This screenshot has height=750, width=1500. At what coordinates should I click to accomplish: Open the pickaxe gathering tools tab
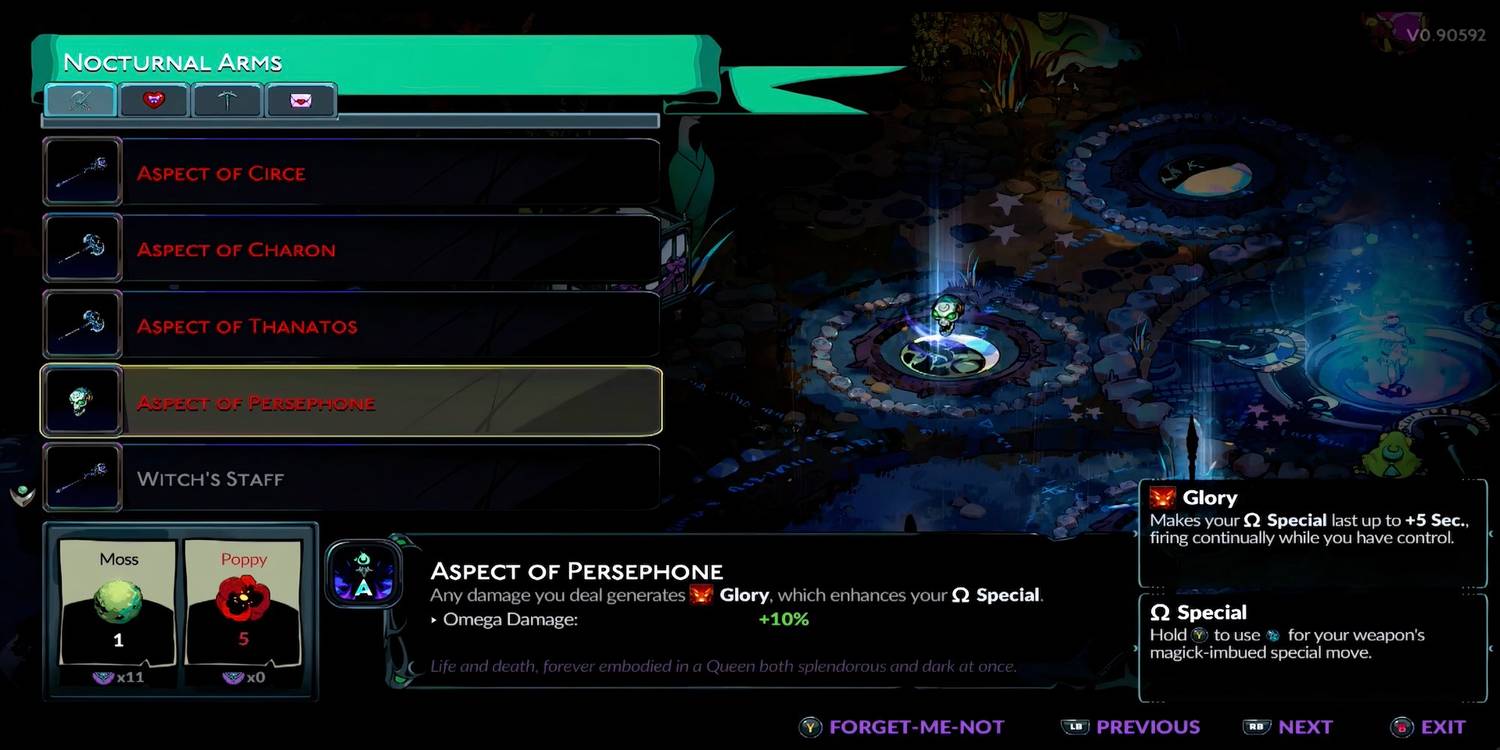pyautogui.click(x=227, y=99)
